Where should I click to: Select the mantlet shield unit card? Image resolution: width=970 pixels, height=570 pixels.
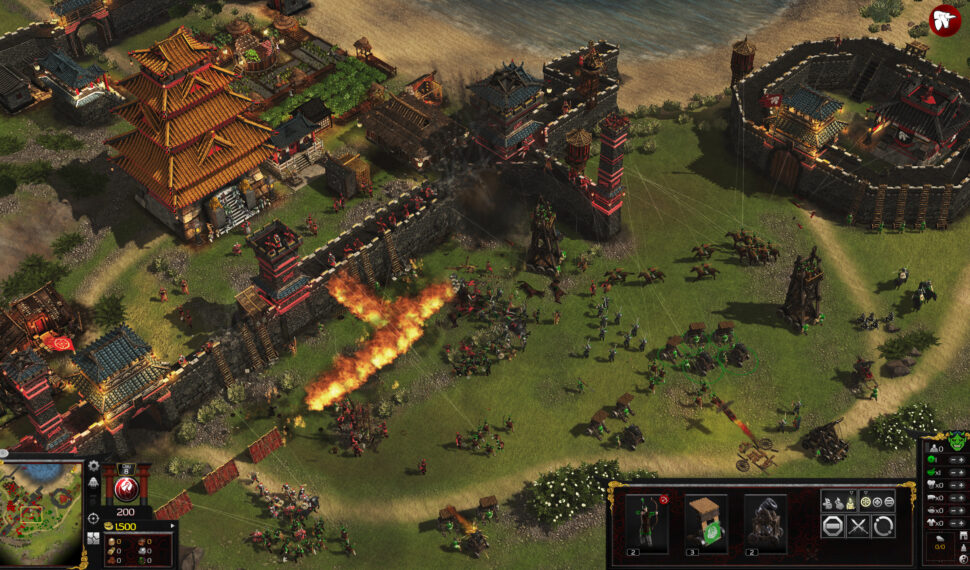(x=706, y=523)
